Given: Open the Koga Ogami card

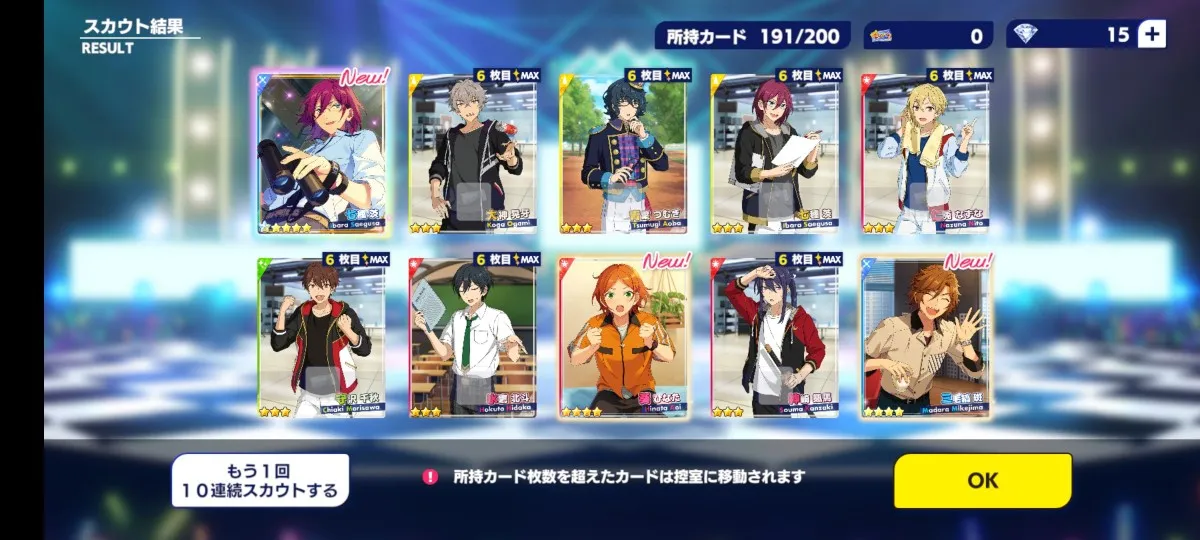Looking at the screenshot, I should pos(473,152).
